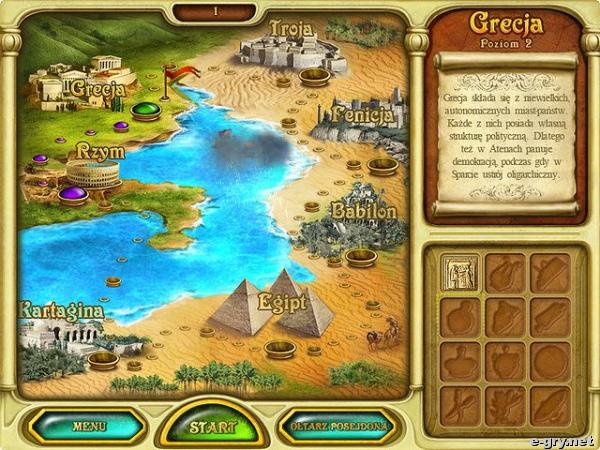Open the game MENU
The image size is (600, 450).
point(88,426)
